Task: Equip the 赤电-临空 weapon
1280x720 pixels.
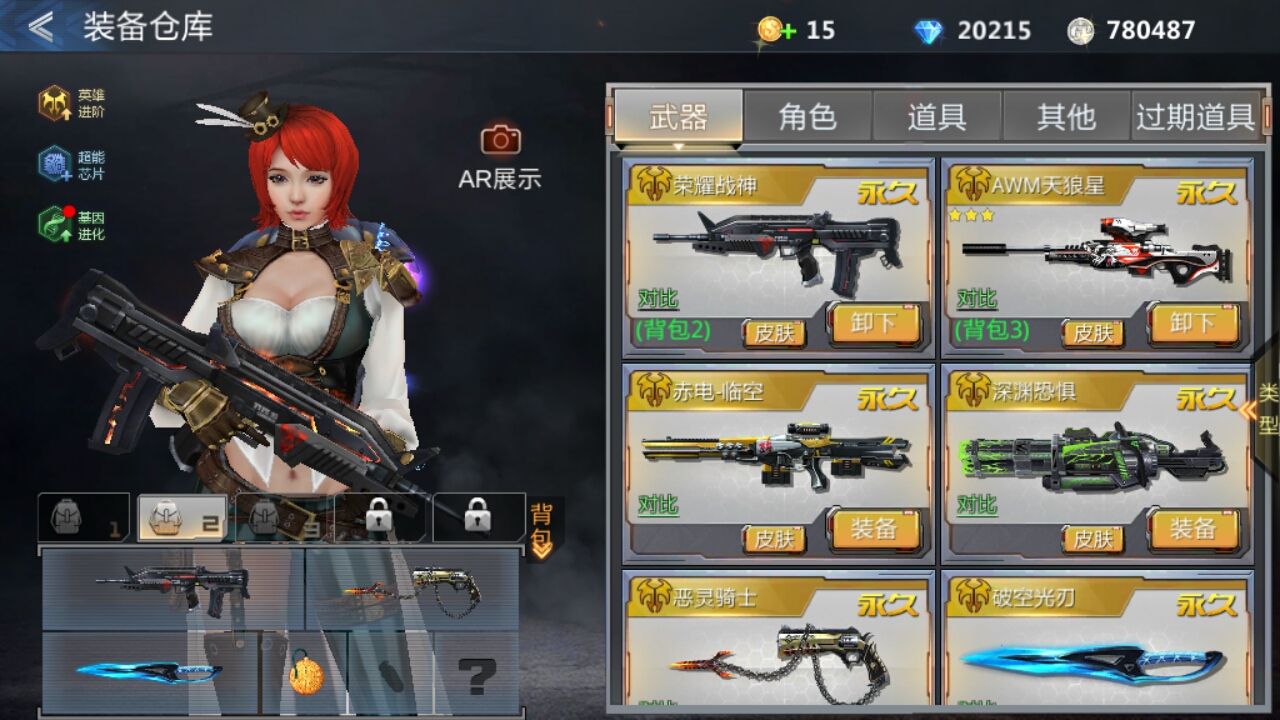Action: [x=873, y=530]
